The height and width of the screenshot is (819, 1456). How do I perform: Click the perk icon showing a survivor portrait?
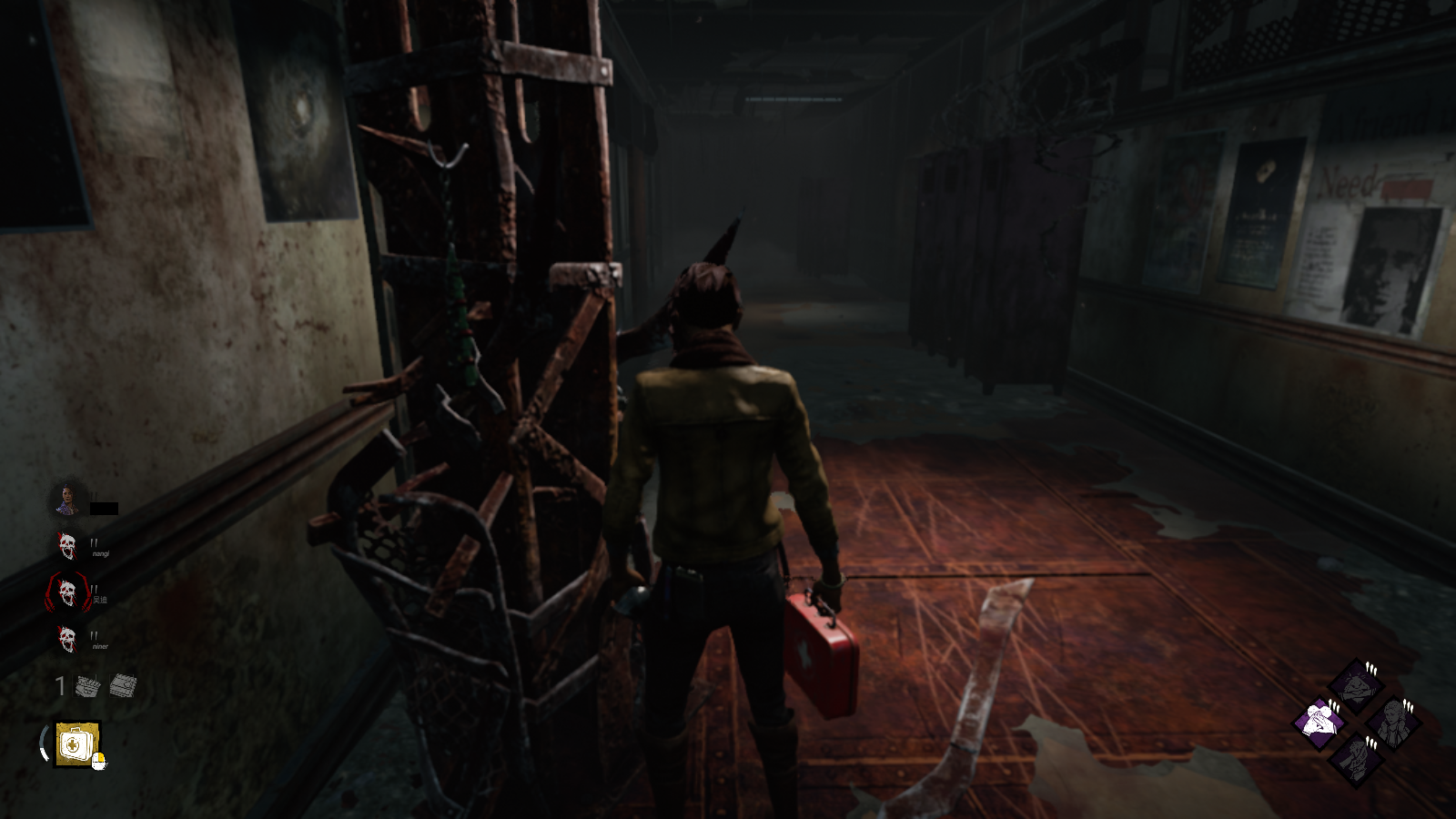point(1393,721)
